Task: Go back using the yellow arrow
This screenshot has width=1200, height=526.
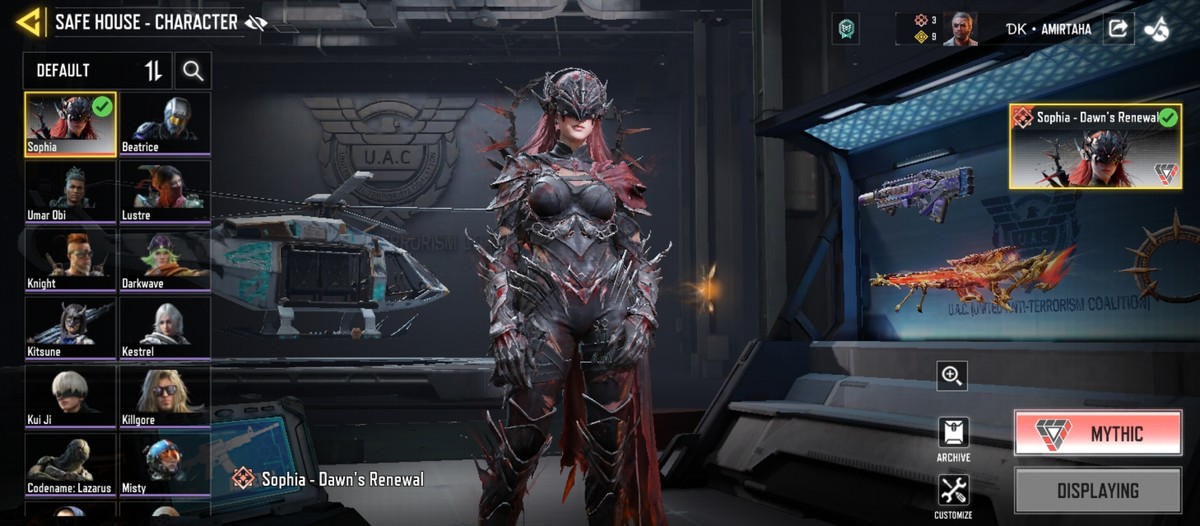Action: [28, 22]
